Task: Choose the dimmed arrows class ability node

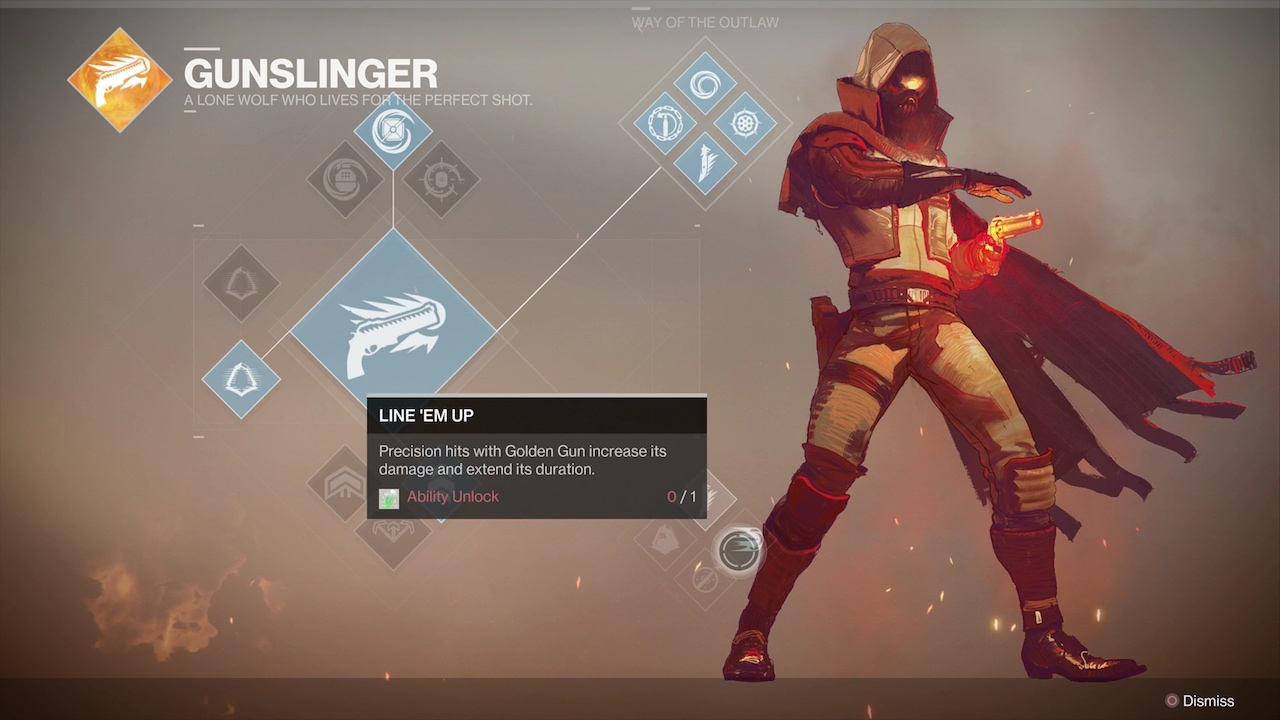Action: point(393,530)
